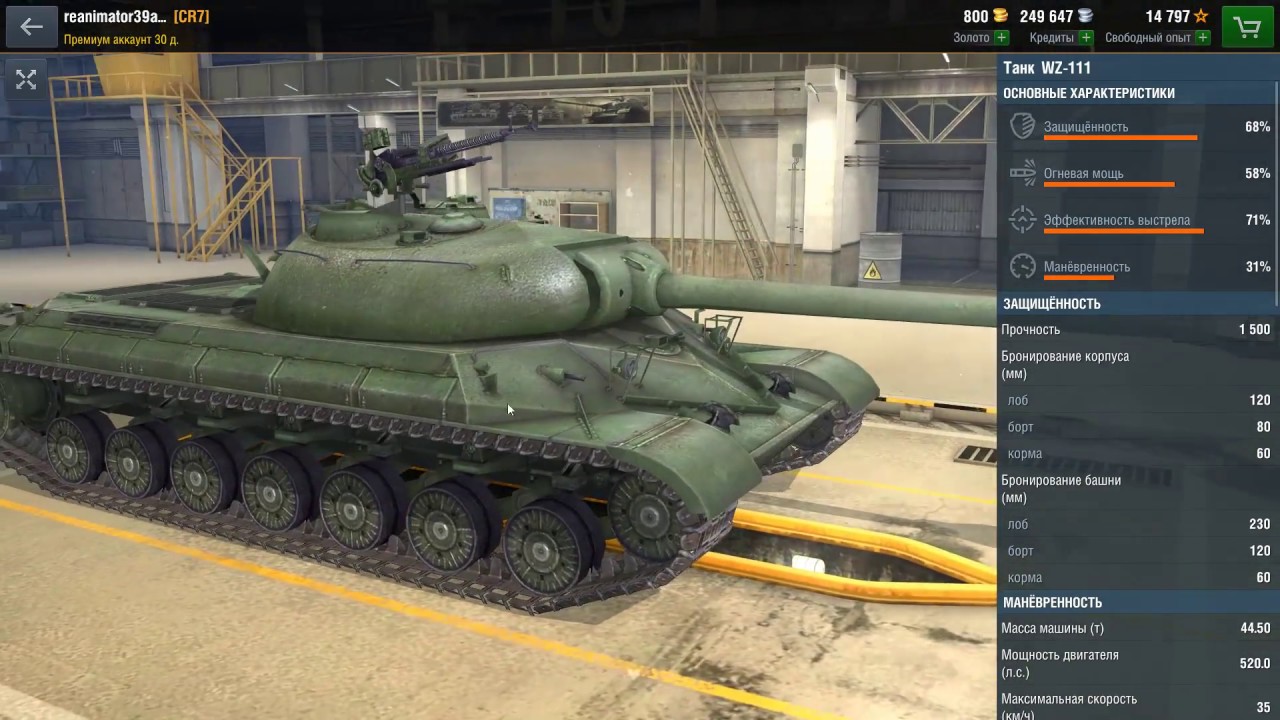Buy gold with the Золото plus button
The height and width of the screenshot is (720, 1280).
coord(999,37)
